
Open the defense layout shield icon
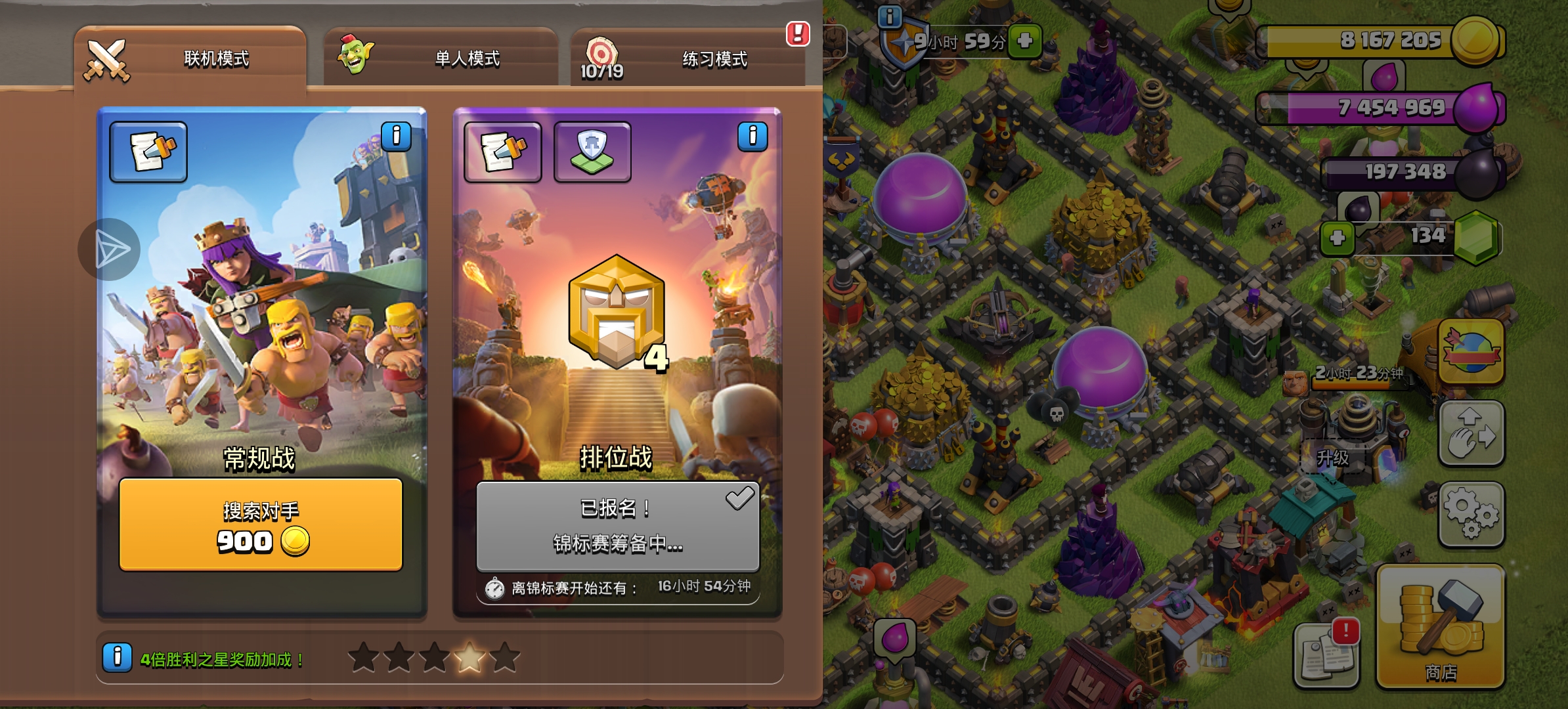click(x=592, y=152)
